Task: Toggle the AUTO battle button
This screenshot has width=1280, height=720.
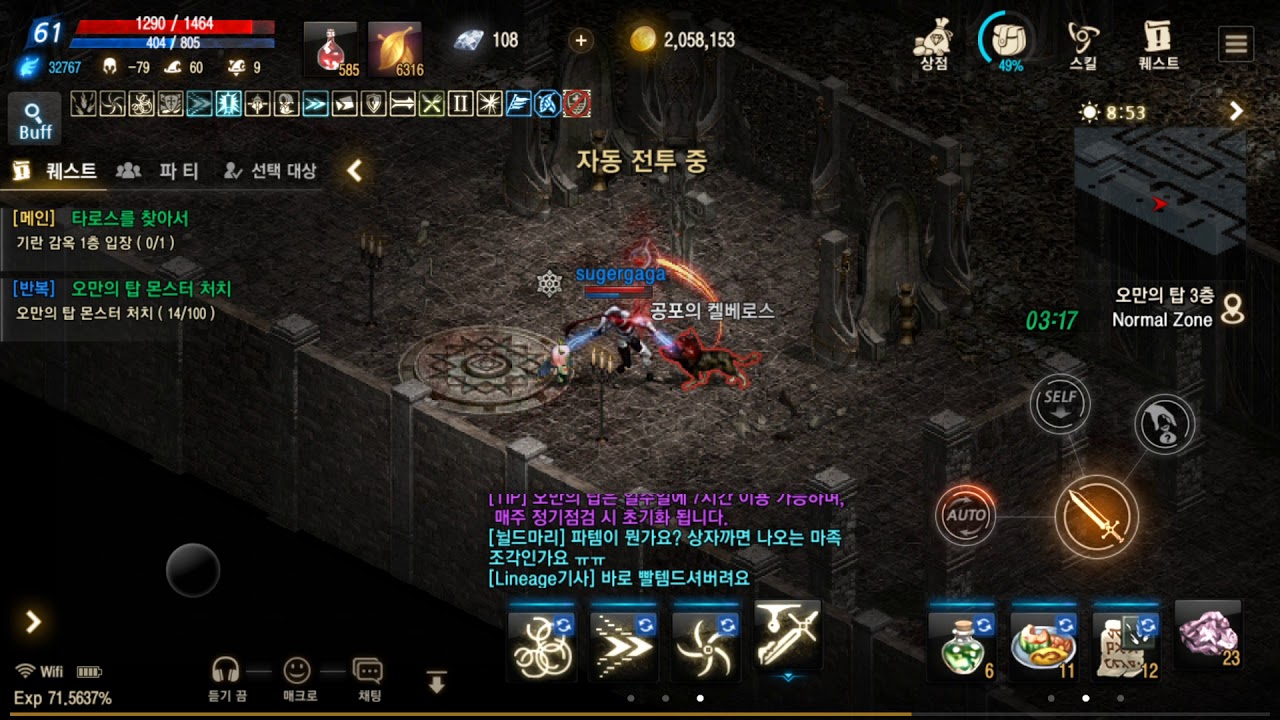Action: pos(966,515)
